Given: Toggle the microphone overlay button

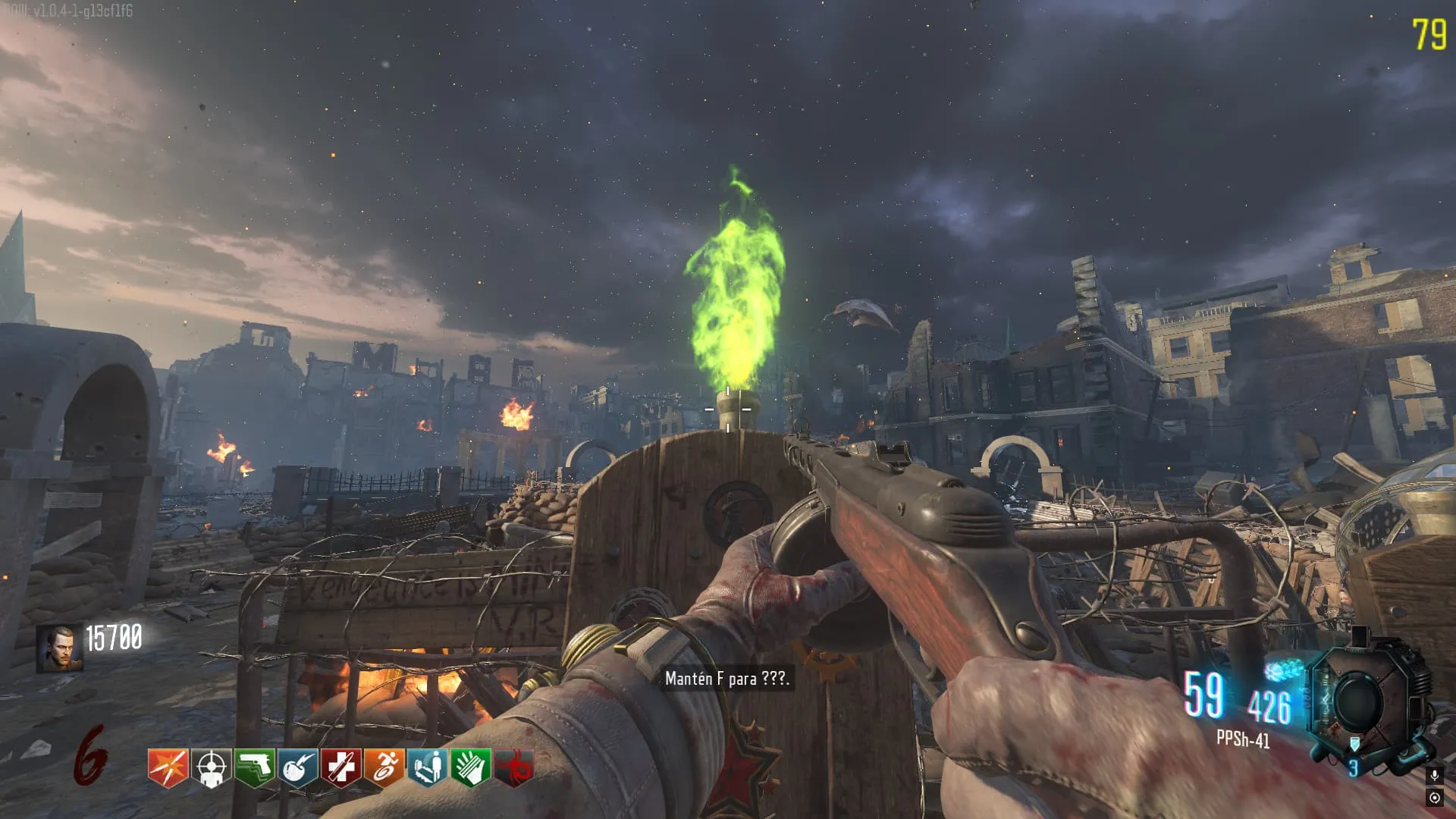Looking at the screenshot, I should (1434, 775).
